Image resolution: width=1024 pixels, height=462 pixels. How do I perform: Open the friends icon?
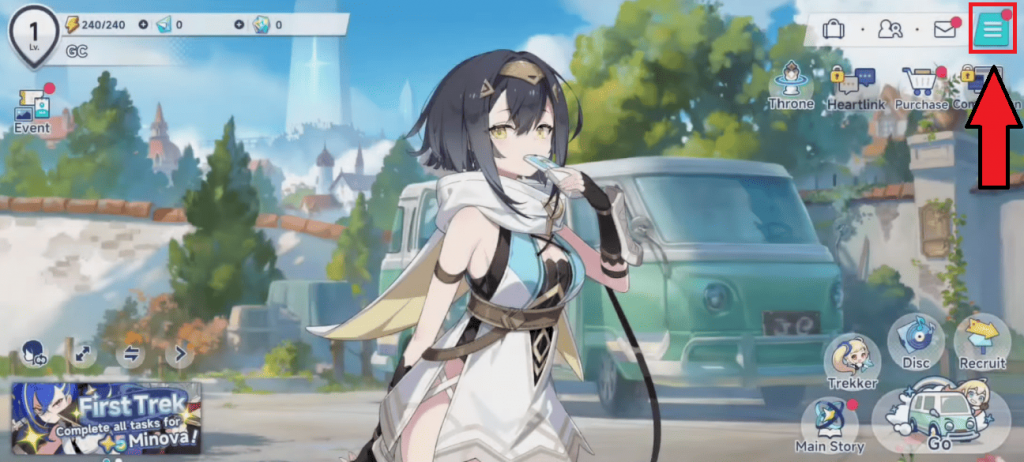(x=889, y=29)
